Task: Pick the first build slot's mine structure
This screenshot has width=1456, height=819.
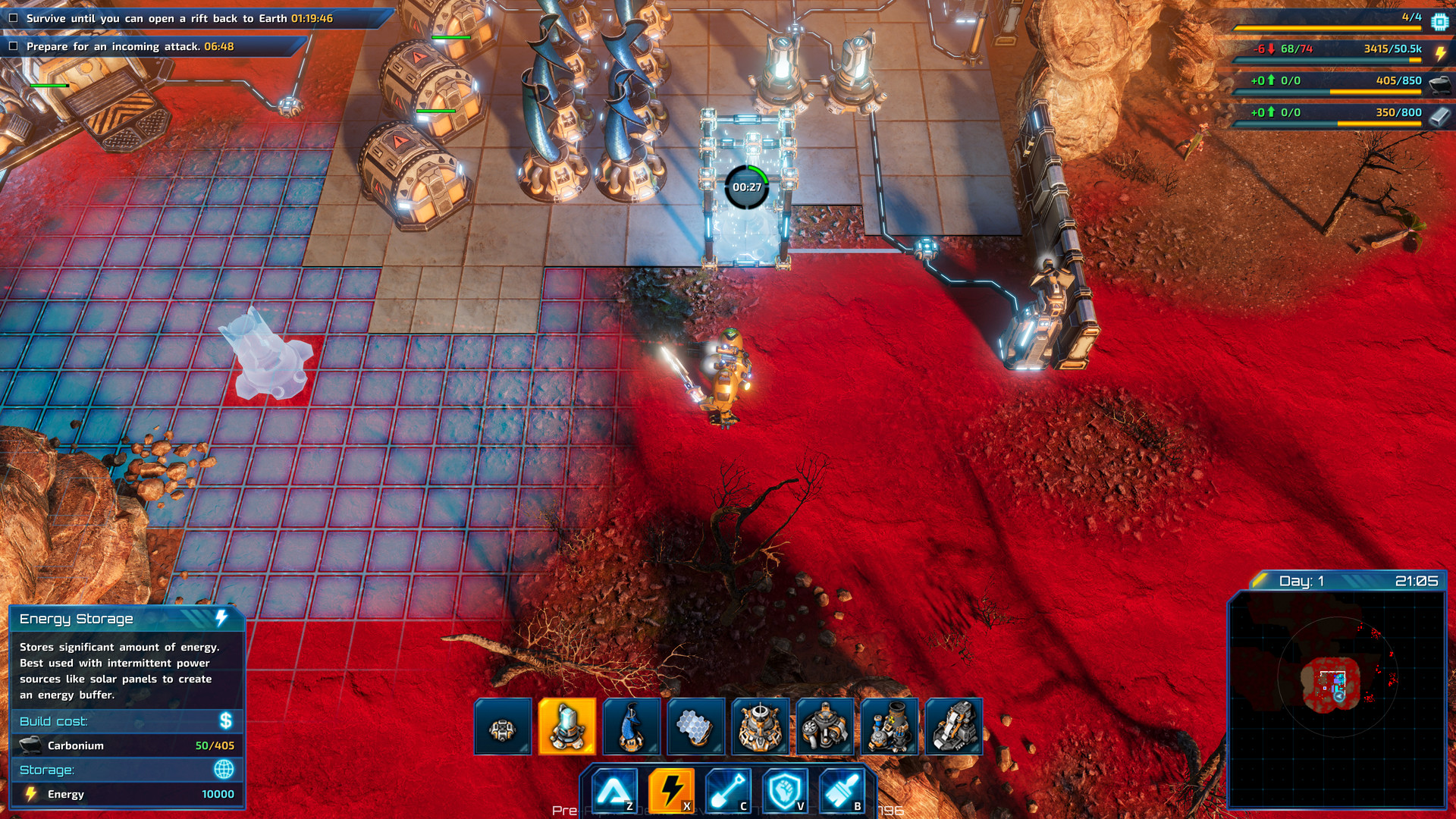Action: click(x=502, y=726)
